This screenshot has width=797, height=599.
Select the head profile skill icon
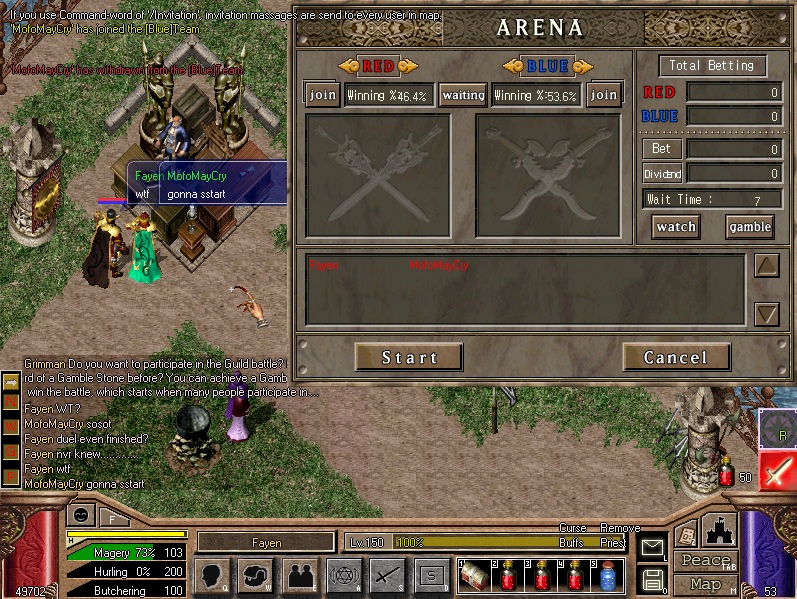pyautogui.click(x=212, y=575)
